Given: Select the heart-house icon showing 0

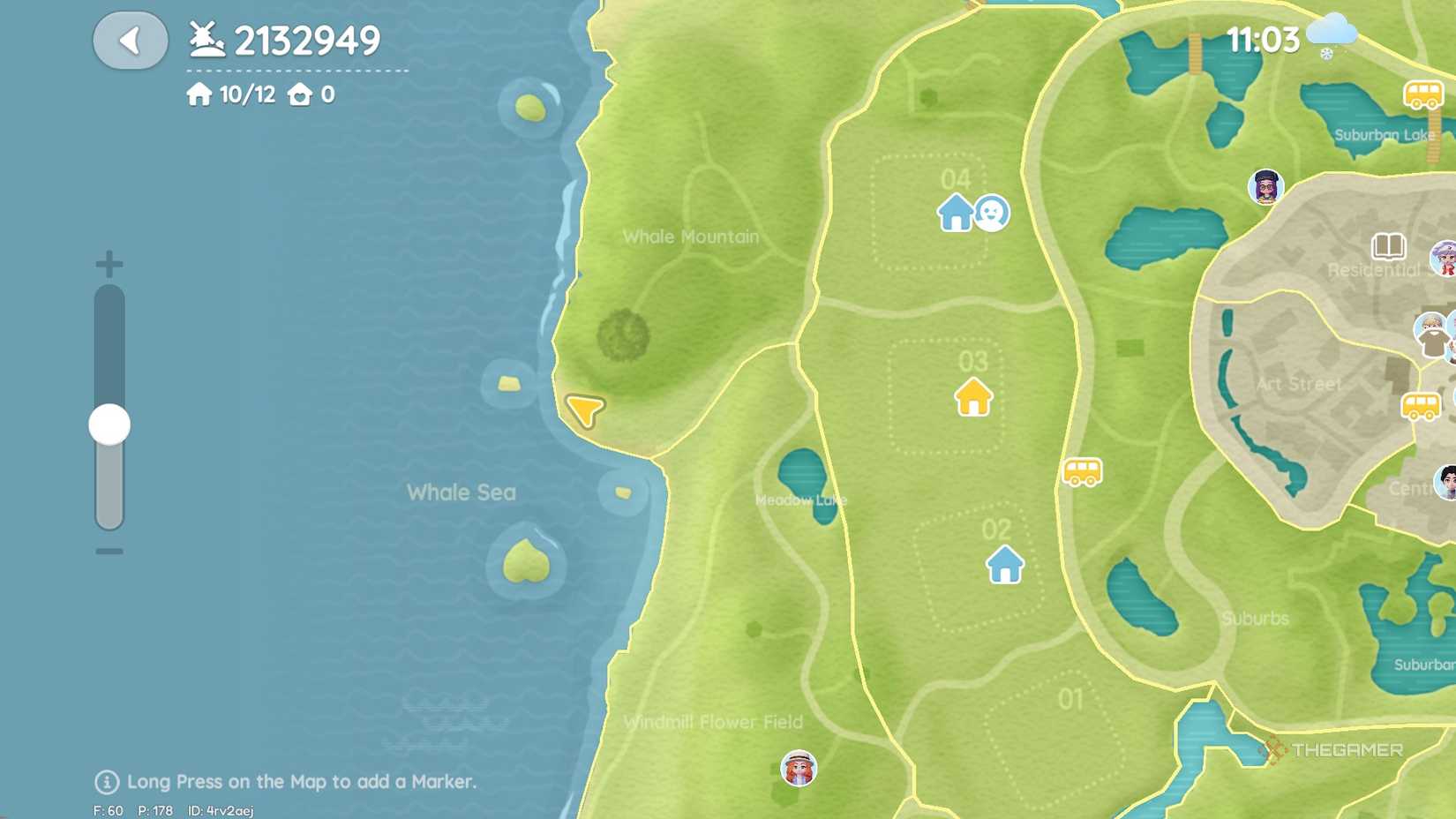Looking at the screenshot, I should 311,94.
